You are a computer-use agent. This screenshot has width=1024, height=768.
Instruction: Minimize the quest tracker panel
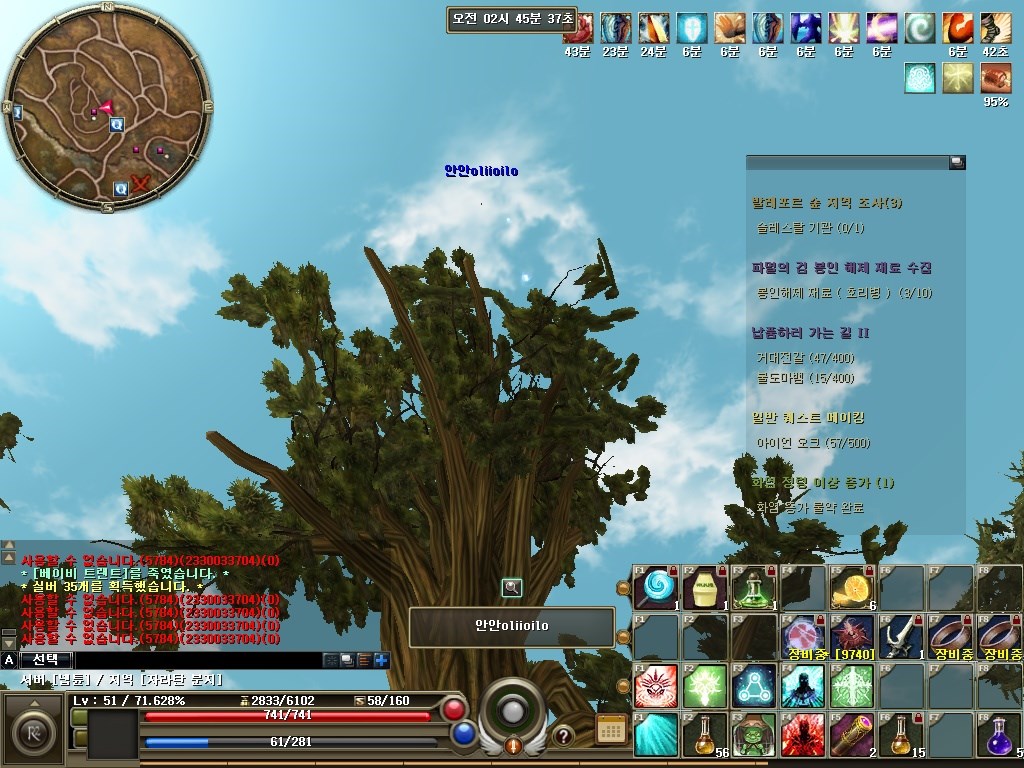(x=957, y=162)
